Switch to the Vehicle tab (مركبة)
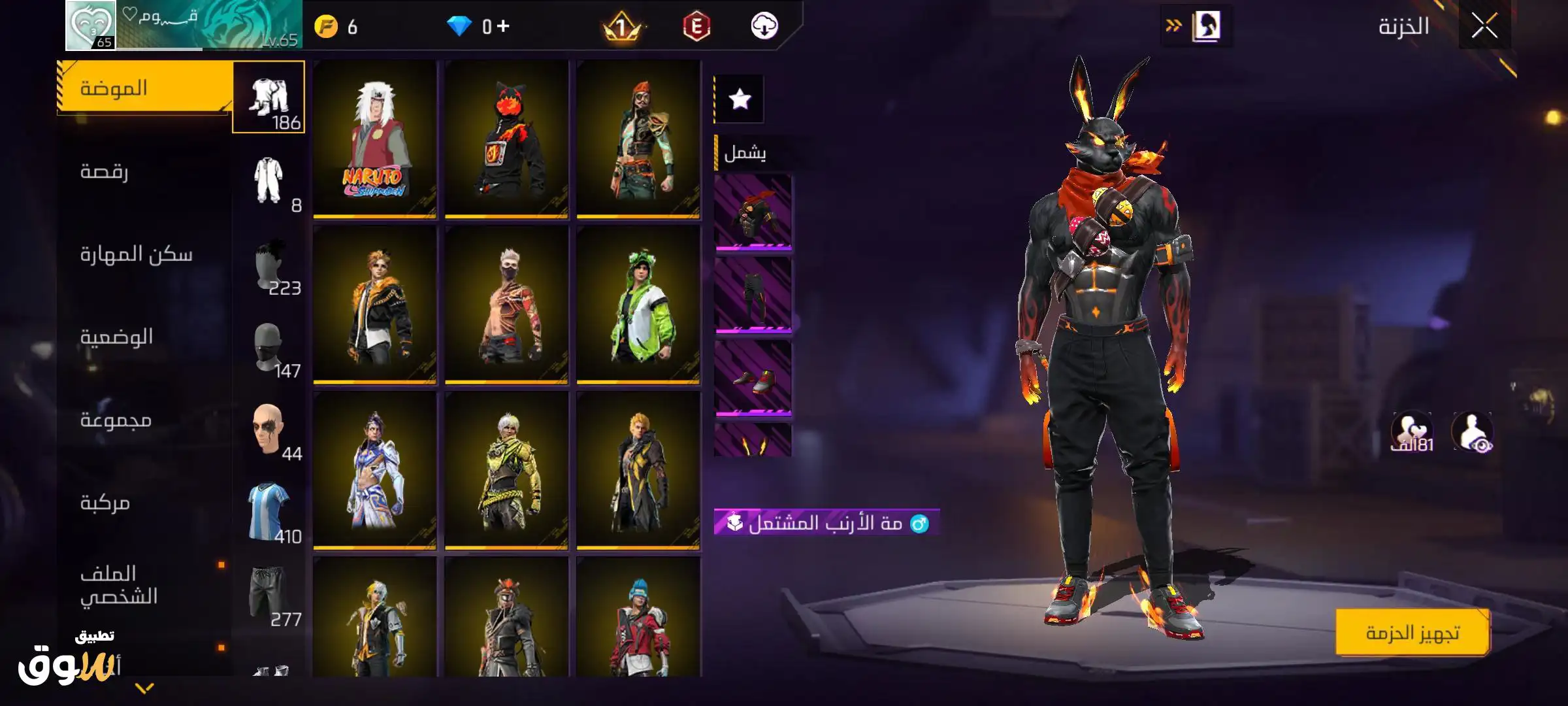The width and height of the screenshot is (1568, 706). click(105, 503)
